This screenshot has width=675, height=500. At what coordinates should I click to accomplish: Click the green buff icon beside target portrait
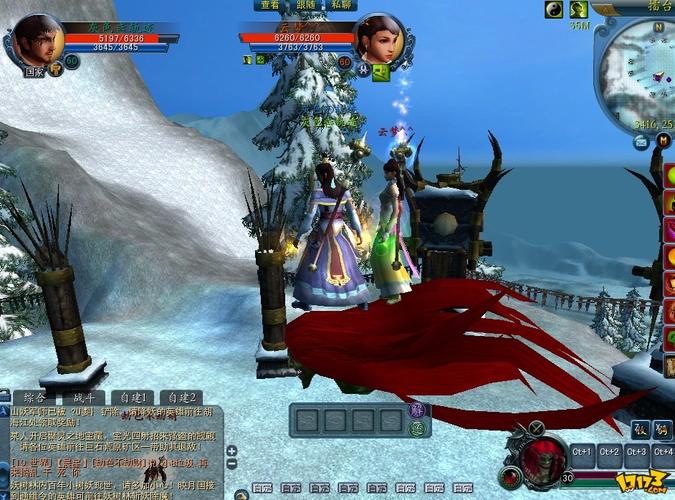tap(380, 72)
